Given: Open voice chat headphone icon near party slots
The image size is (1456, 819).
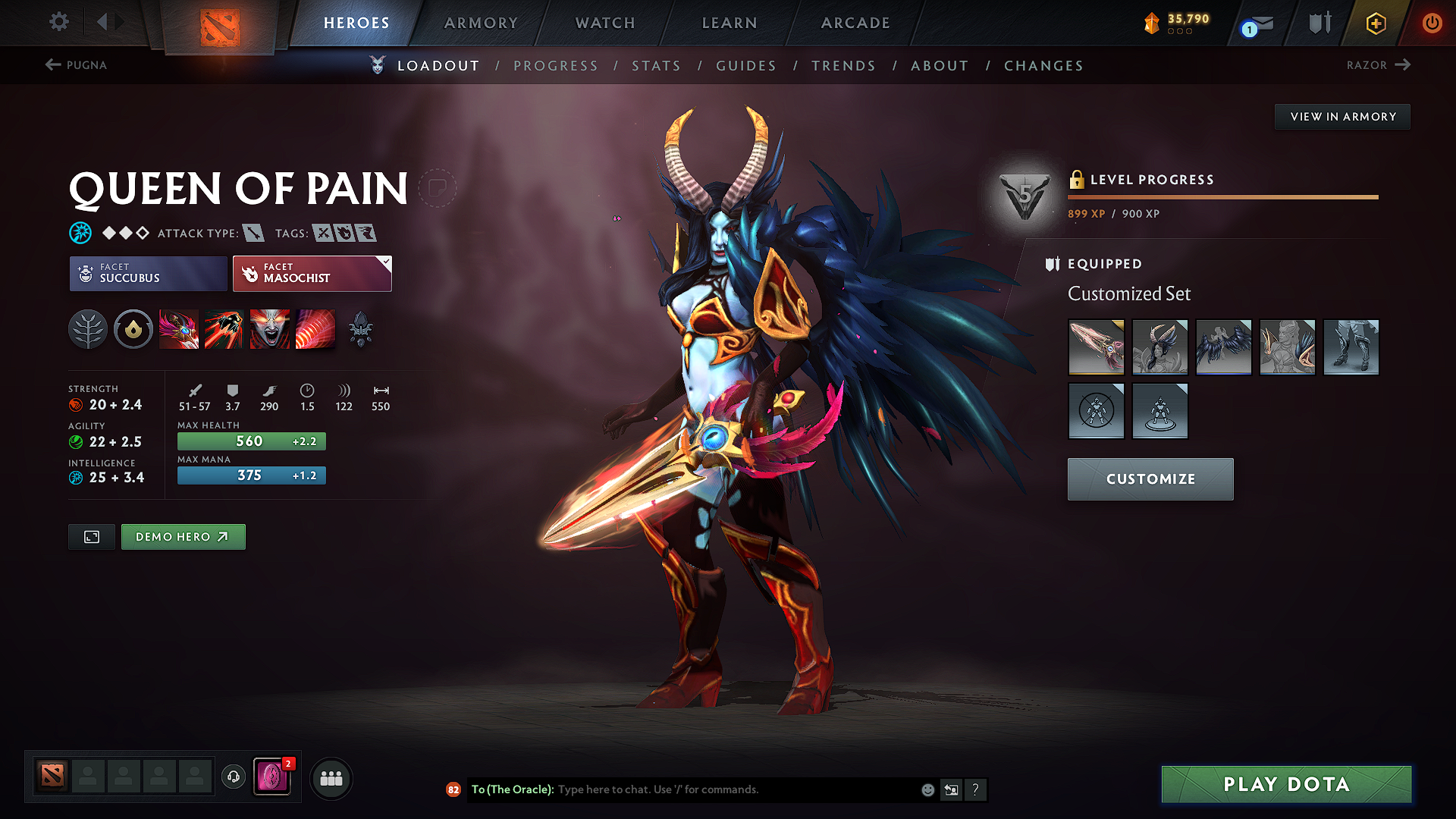Looking at the screenshot, I should tap(233, 778).
